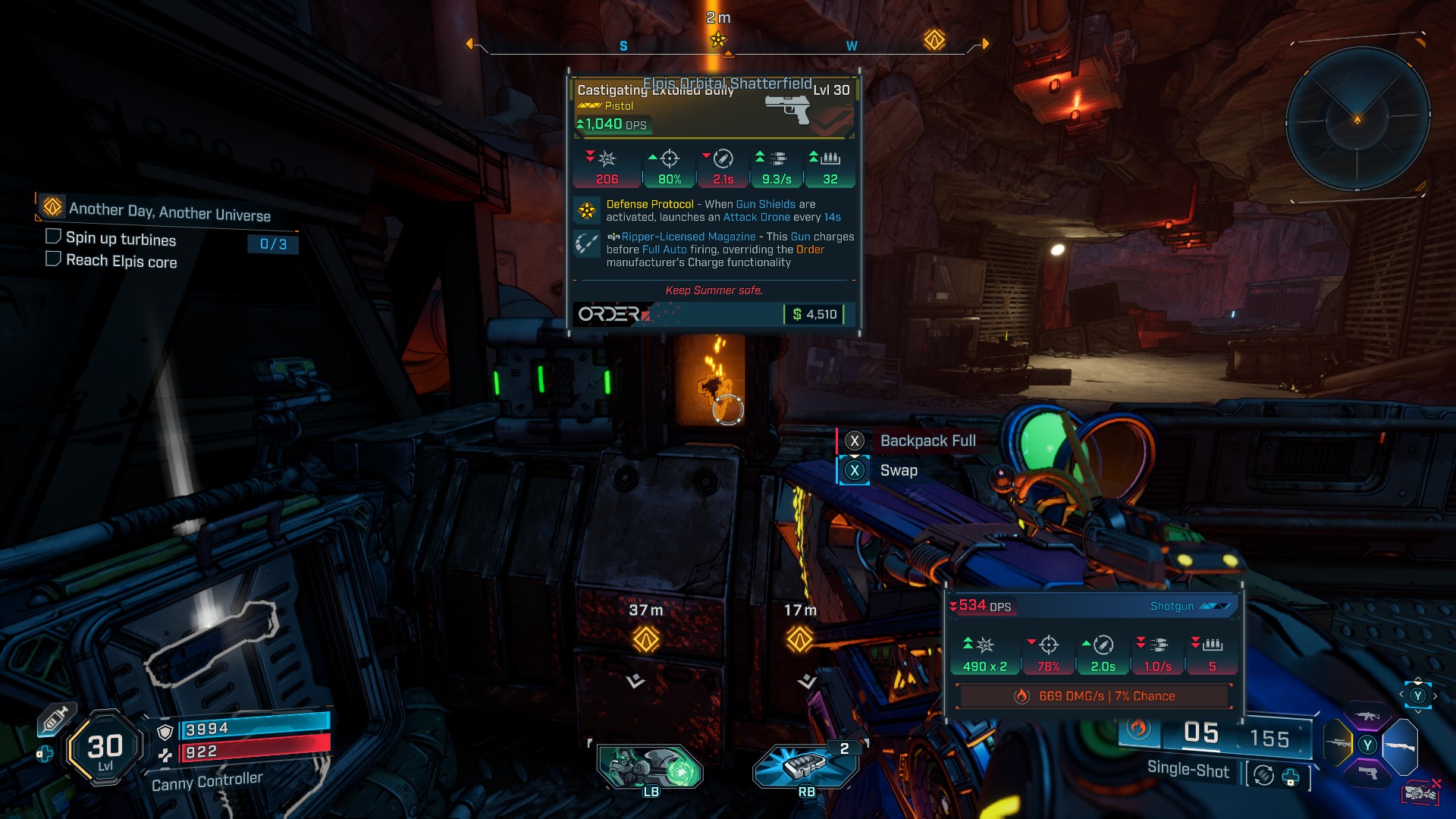This screenshot has height=819, width=1456.
Task: Switch to the highlighted shotgun weapon slot
Action: coord(1400,745)
